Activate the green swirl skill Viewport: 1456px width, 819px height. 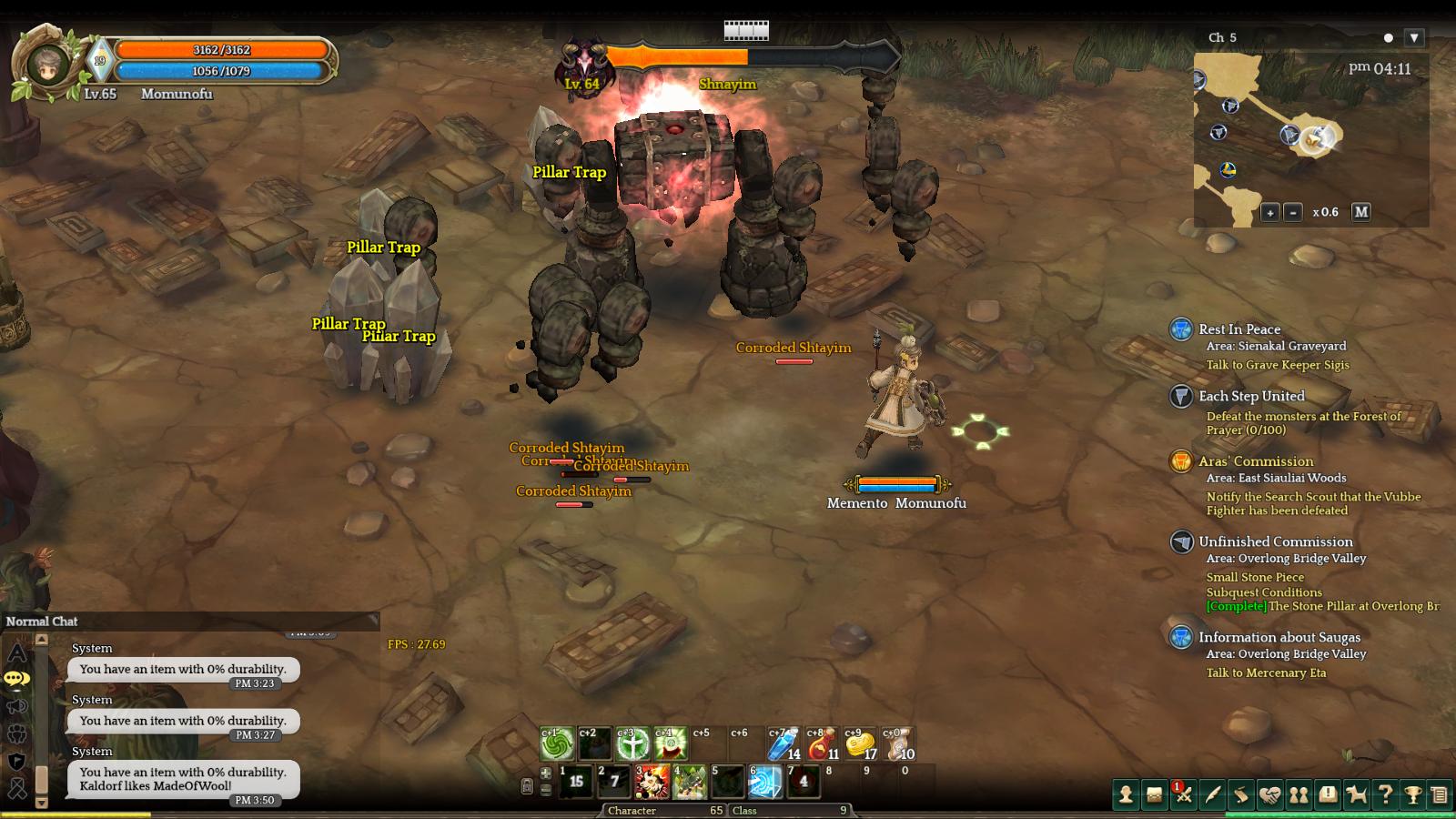pos(557,744)
